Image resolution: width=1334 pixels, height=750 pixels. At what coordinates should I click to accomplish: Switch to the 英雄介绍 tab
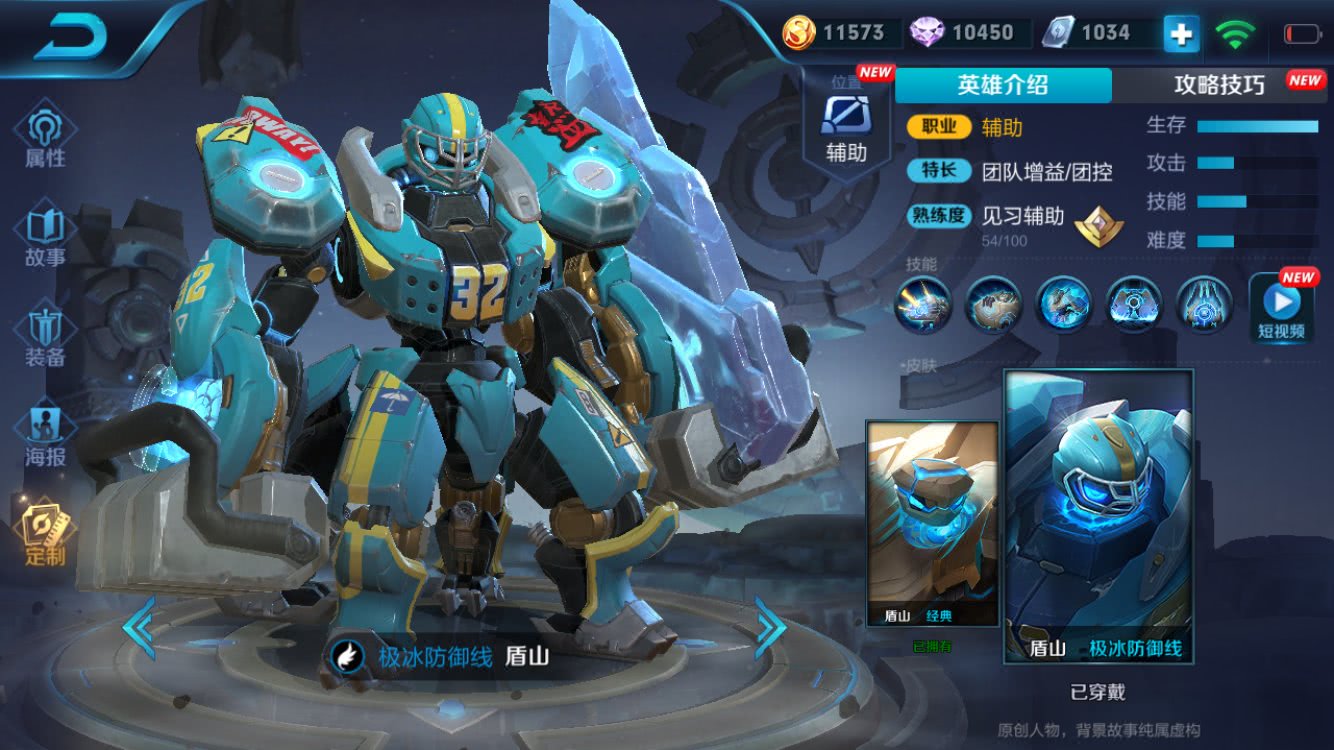click(1002, 85)
